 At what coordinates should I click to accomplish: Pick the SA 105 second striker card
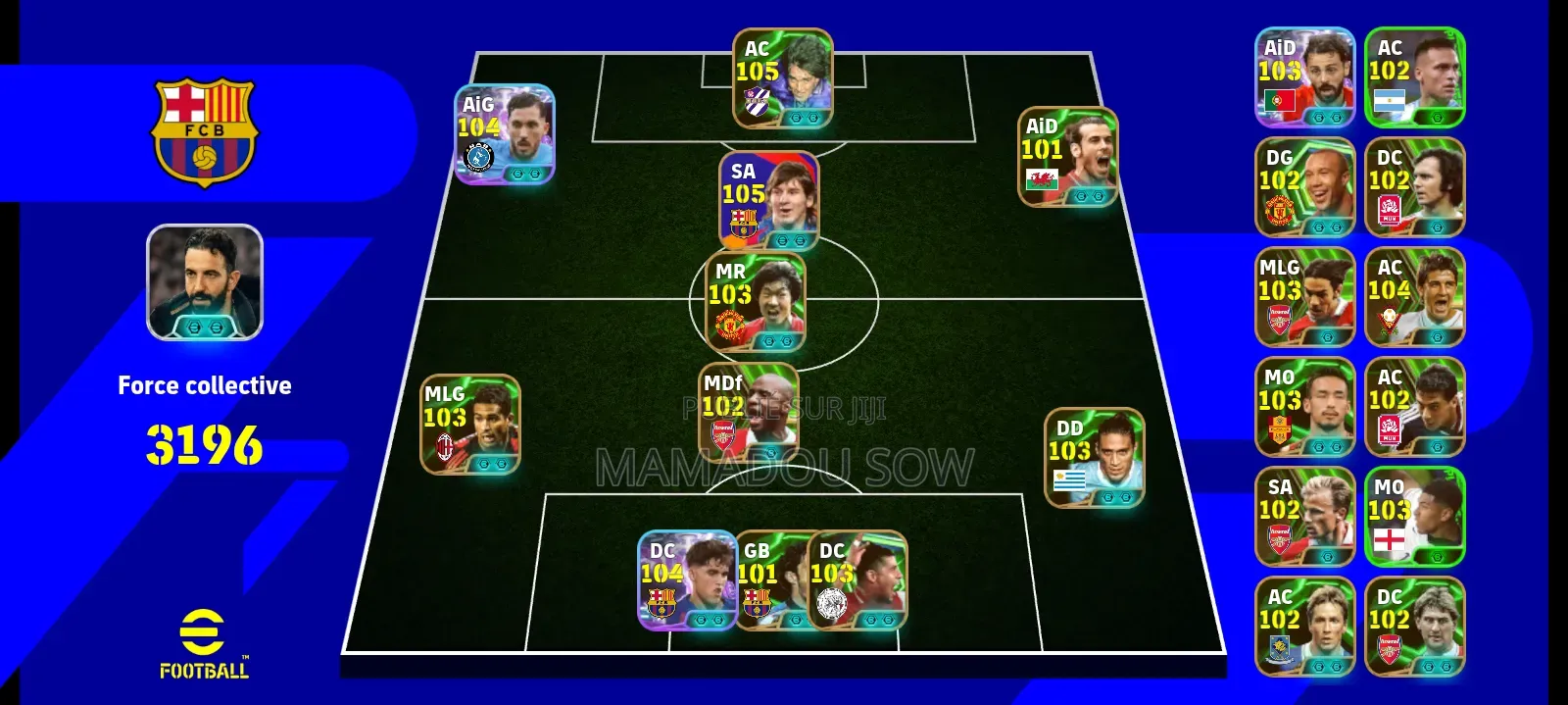click(x=768, y=201)
